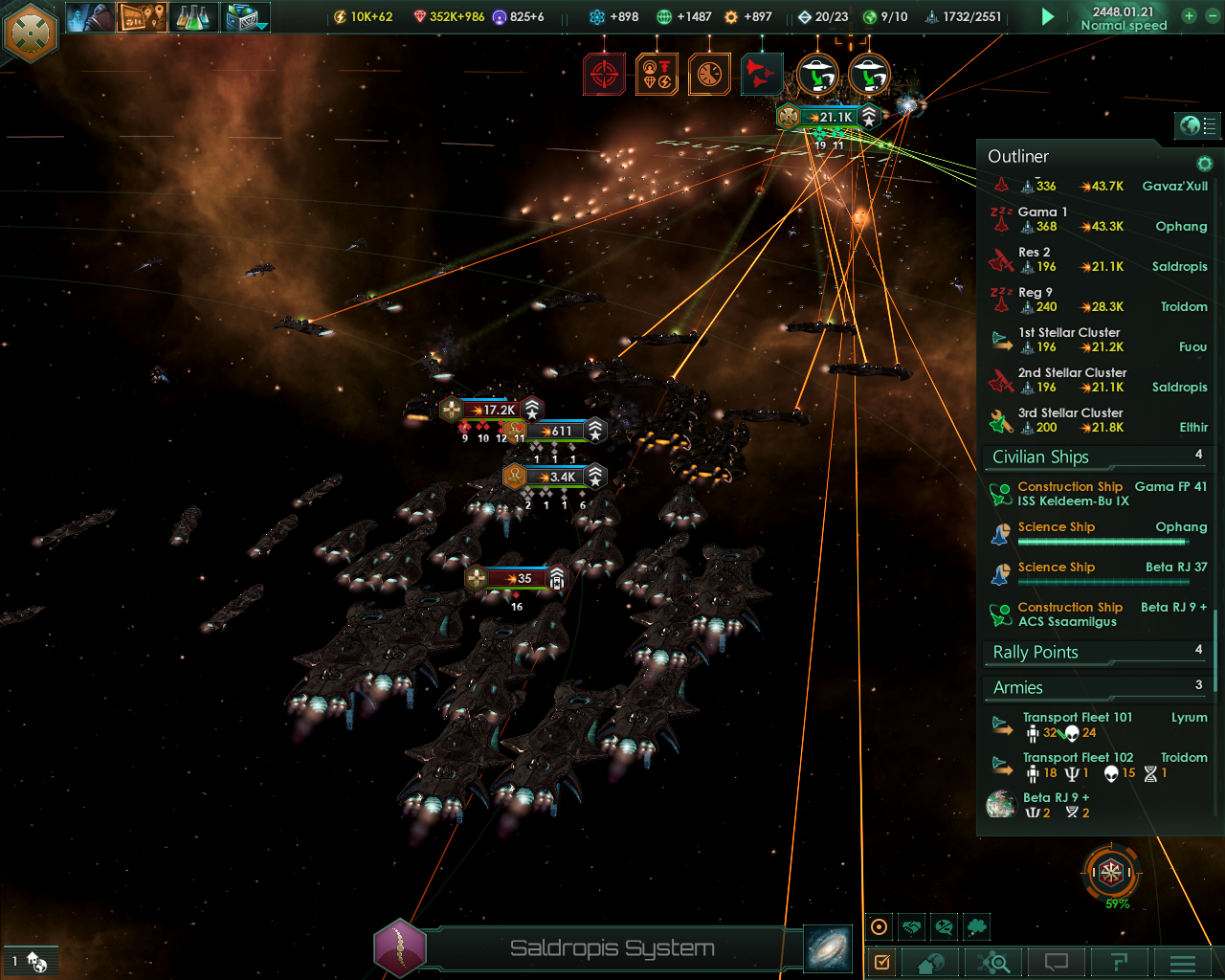Increase game speed with plus button
The image size is (1225, 980).
pyautogui.click(x=1189, y=16)
